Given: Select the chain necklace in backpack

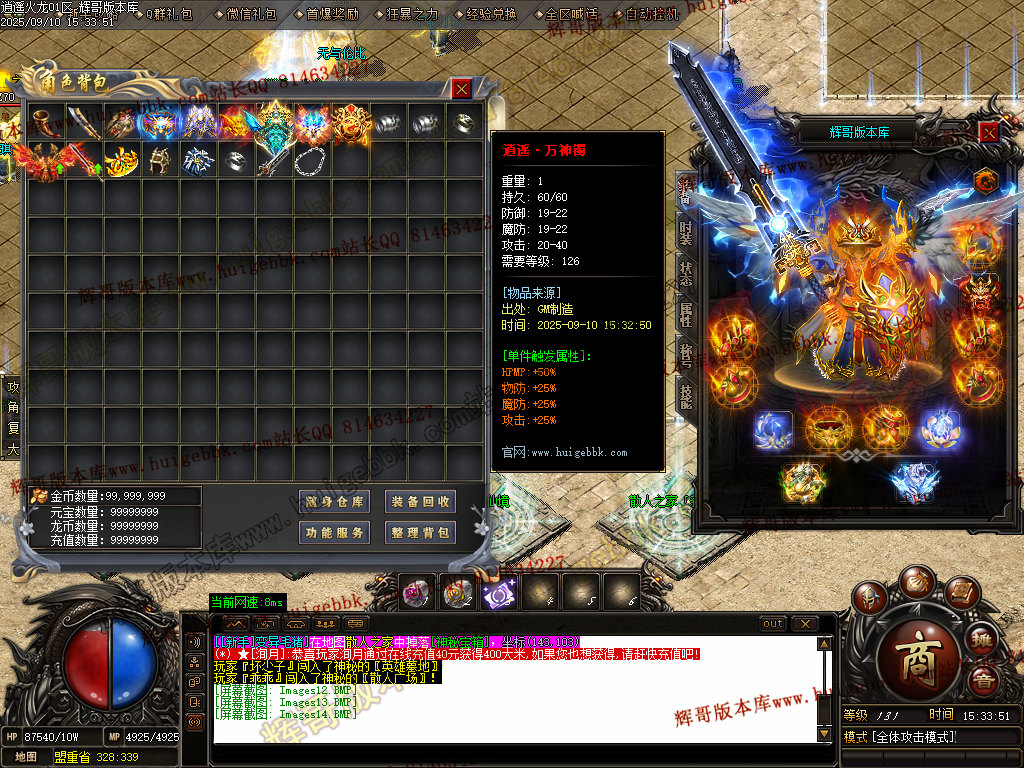Looking at the screenshot, I should (313, 160).
